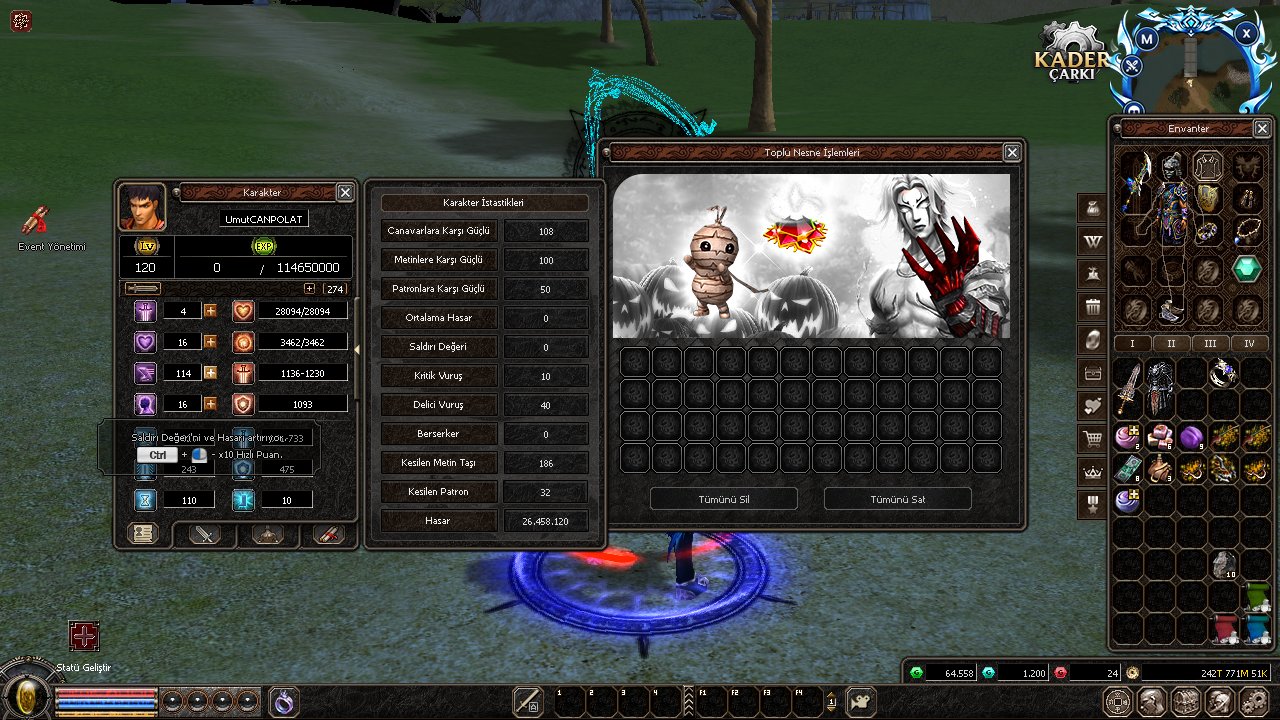Open Statü Geliştir red cross icon
Screen dimensions: 1280x720
click(84, 636)
